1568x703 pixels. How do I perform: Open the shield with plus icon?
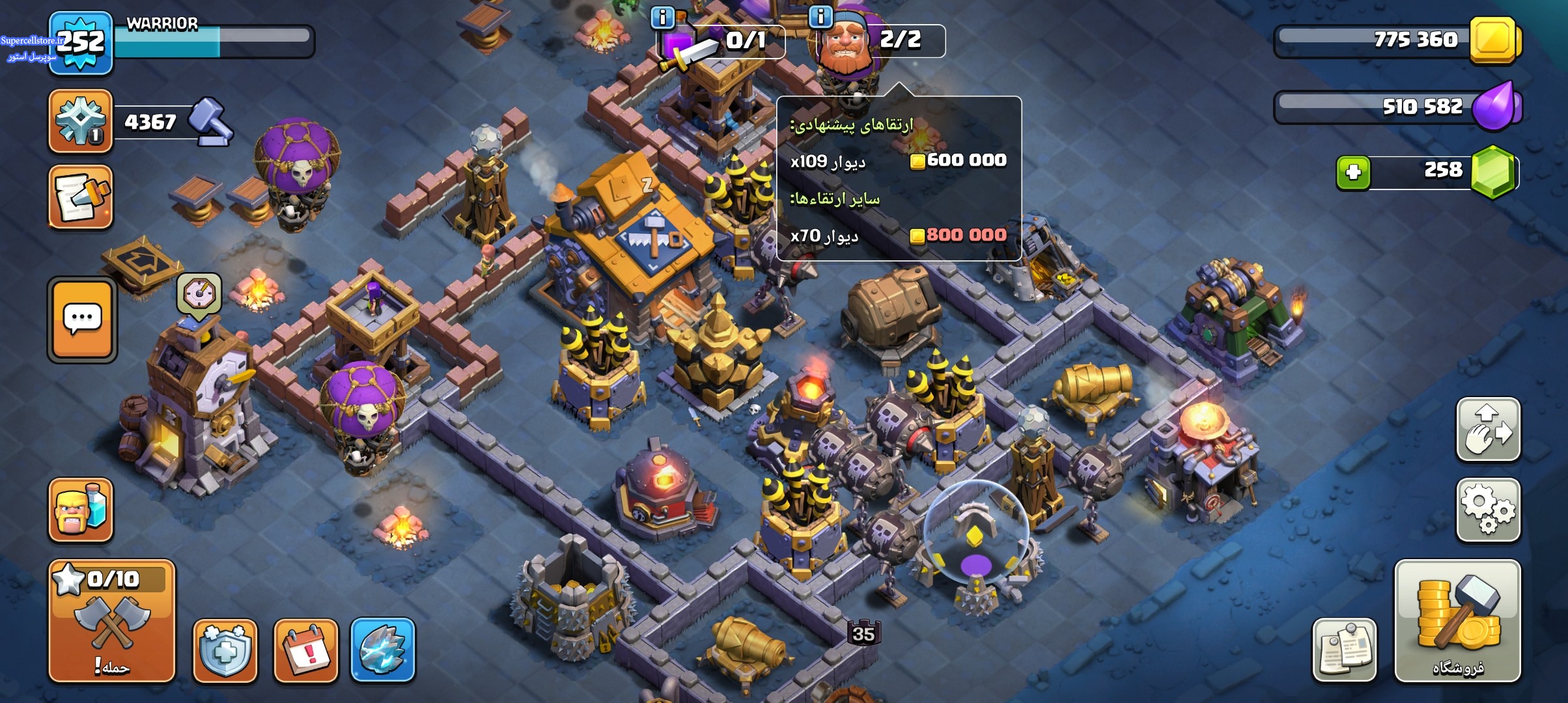225,650
